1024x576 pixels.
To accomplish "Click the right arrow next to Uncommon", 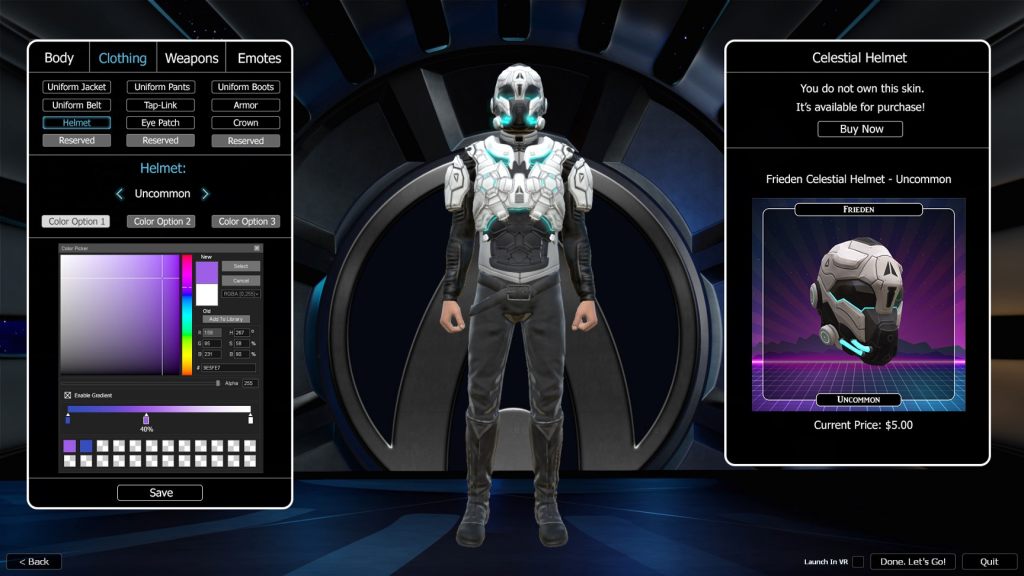I will coord(205,194).
